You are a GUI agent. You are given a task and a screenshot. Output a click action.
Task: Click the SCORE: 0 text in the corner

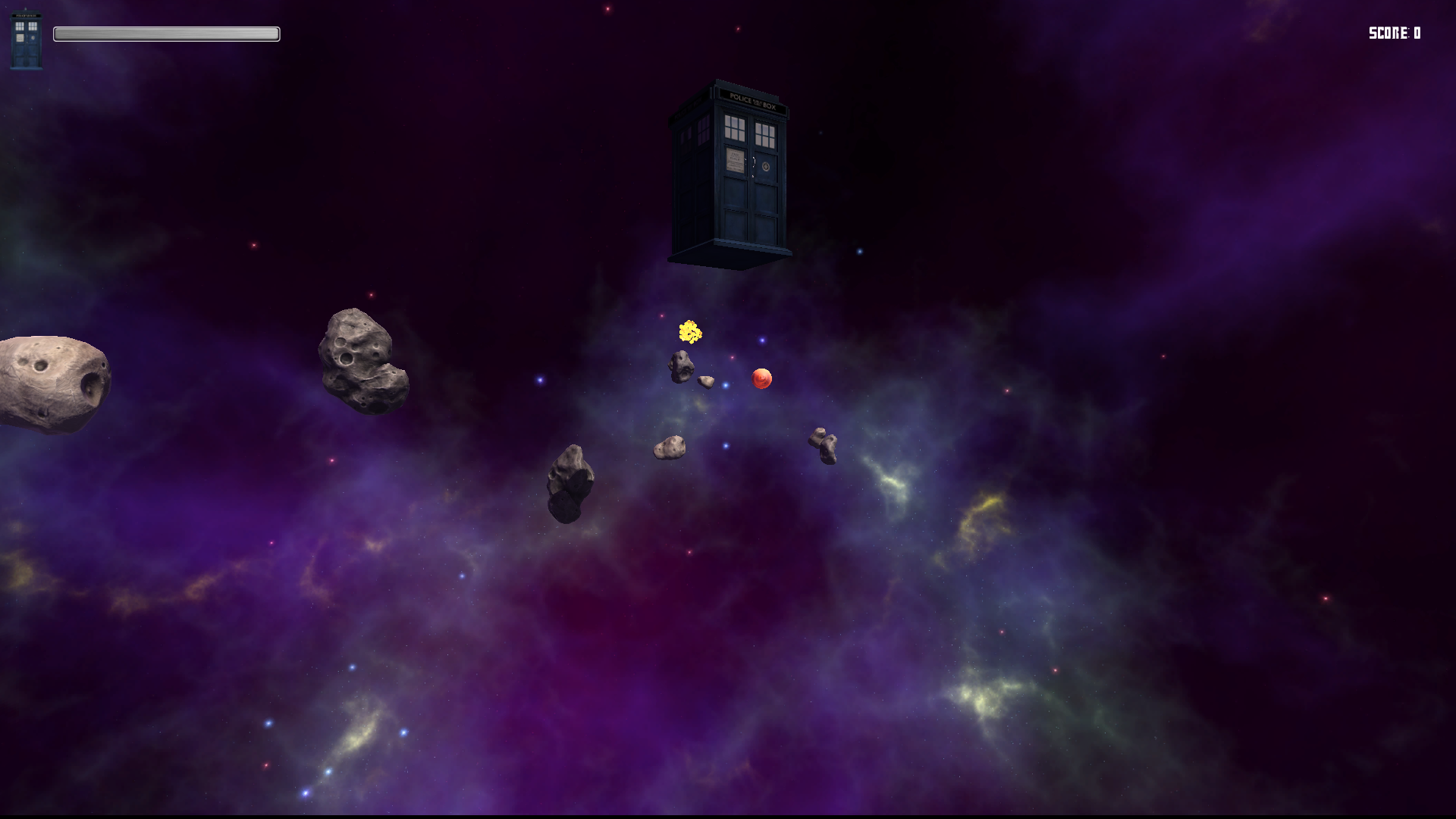coord(1395,33)
